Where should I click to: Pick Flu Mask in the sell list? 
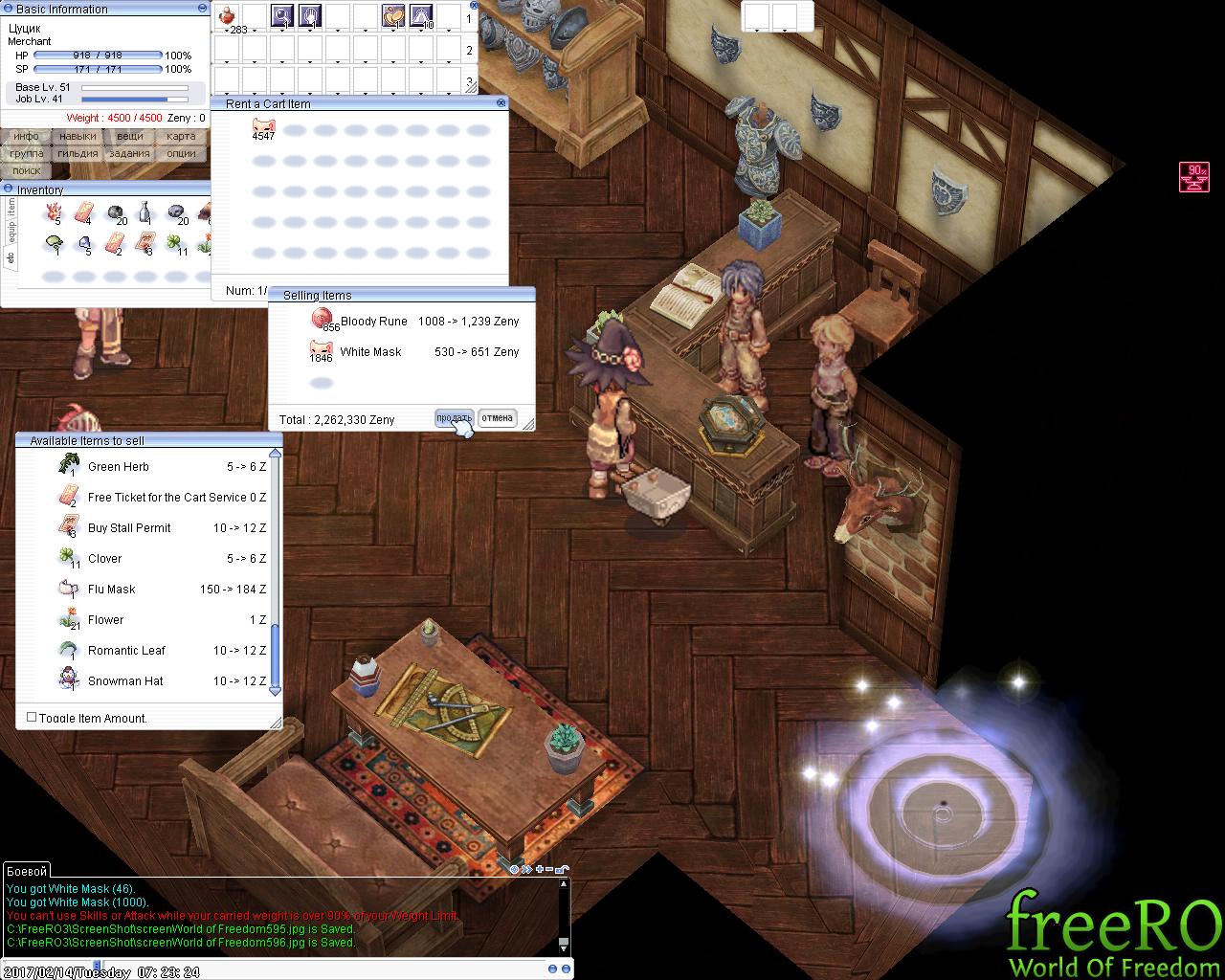(111, 590)
